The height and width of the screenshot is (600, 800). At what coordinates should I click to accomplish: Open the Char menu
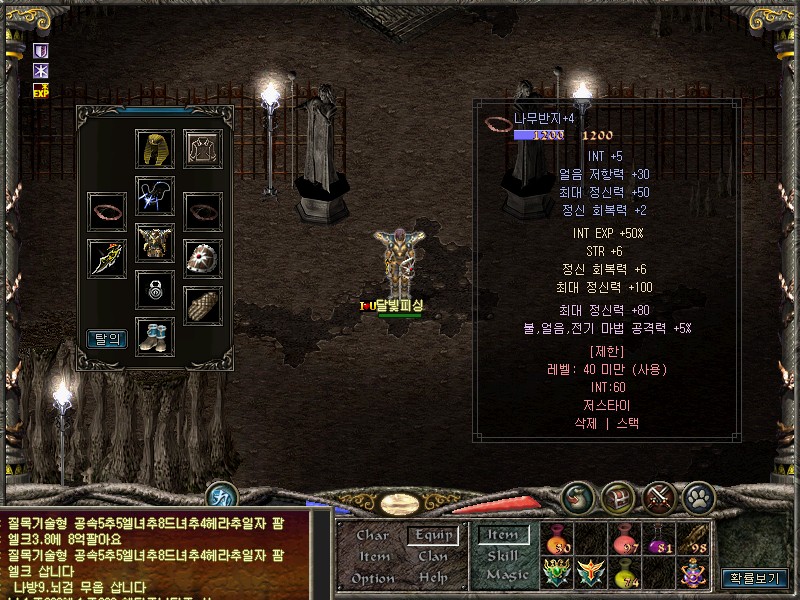click(372, 535)
